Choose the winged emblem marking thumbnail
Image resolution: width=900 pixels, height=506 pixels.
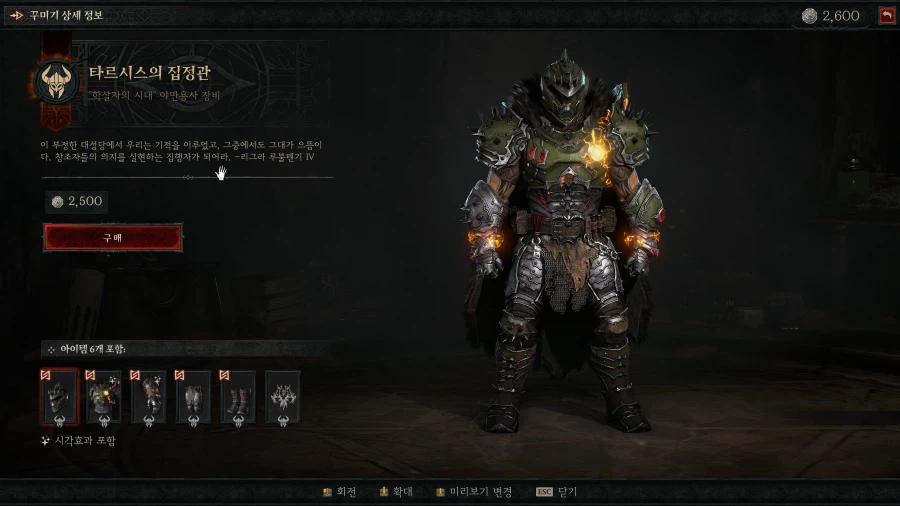click(282, 397)
